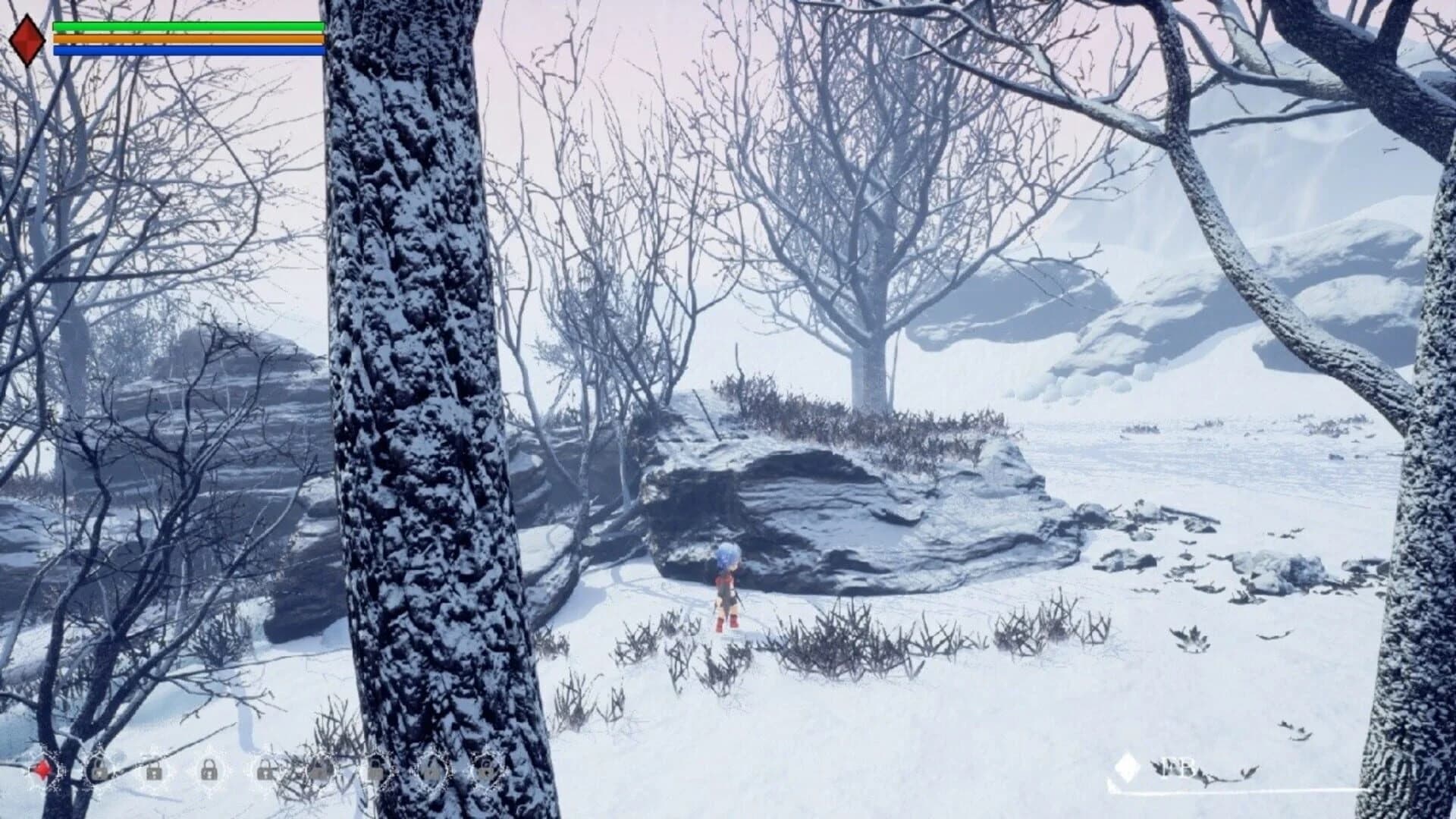The image size is (1456, 819).
Task: Click the seventh locked hotbar slot
Action: click(x=430, y=771)
